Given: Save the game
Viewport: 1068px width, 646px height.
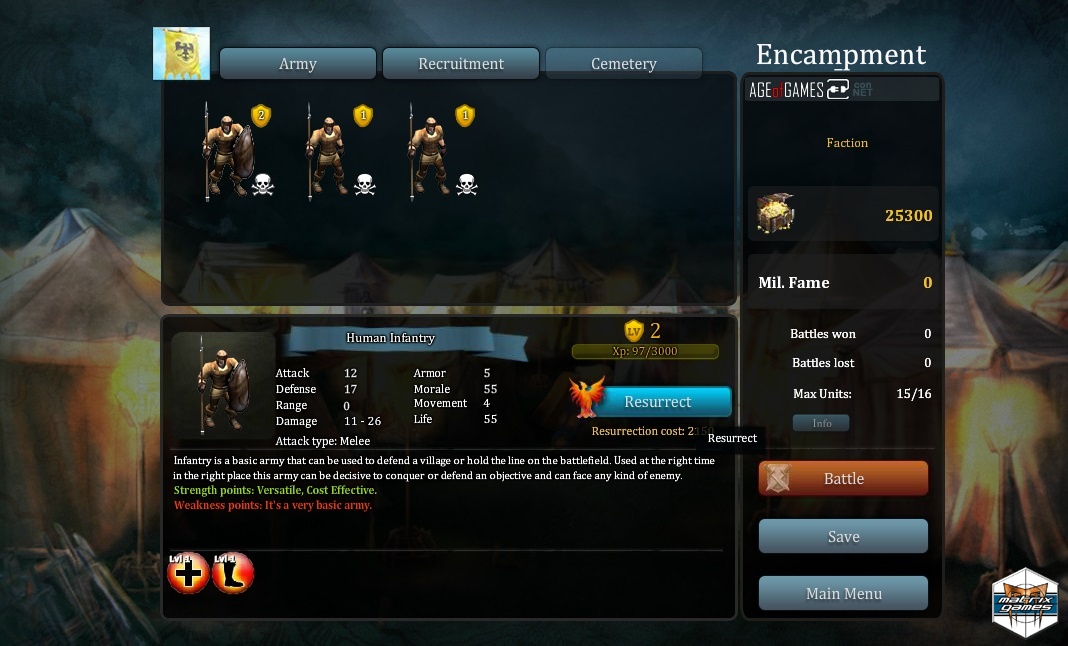Looking at the screenshot, I should (x=843, y=536).
